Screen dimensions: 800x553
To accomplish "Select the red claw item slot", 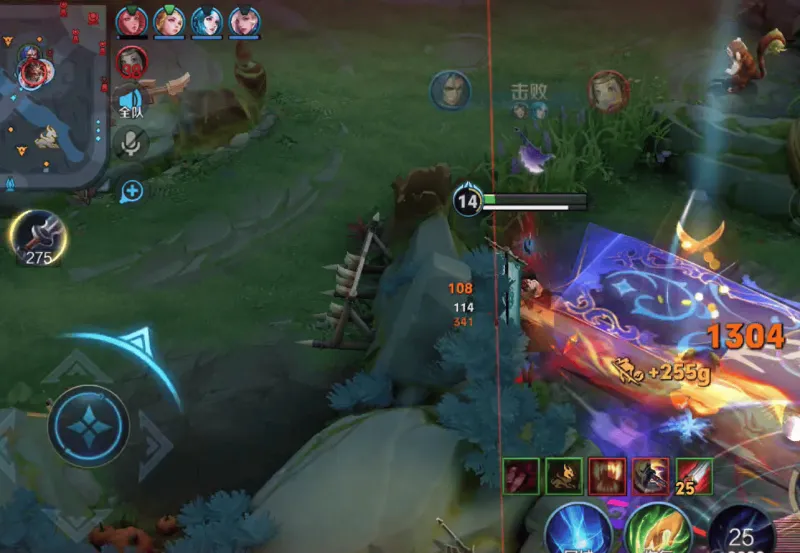I will tap(520, 476).
